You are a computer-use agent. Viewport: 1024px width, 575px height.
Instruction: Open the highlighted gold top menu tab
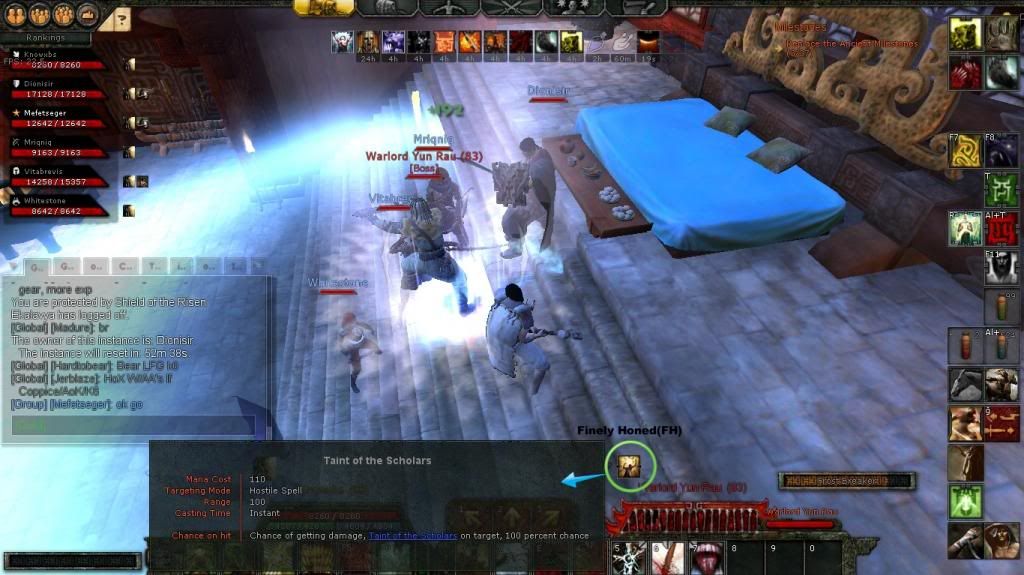323,7
